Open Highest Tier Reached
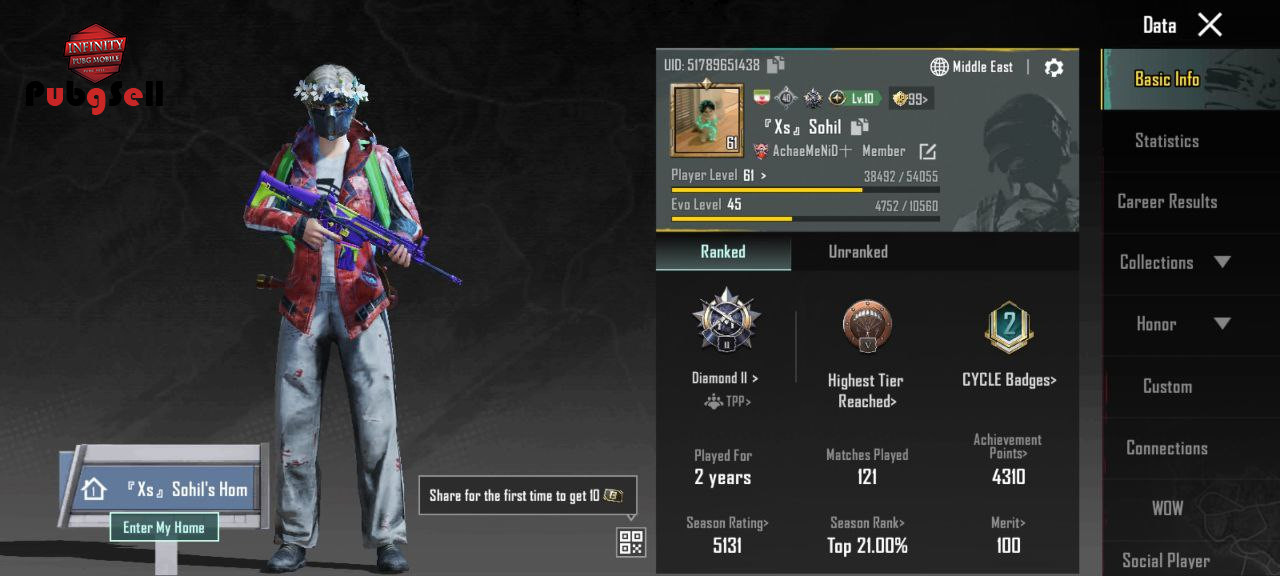 pyautogui.click(x=866, y=390)
